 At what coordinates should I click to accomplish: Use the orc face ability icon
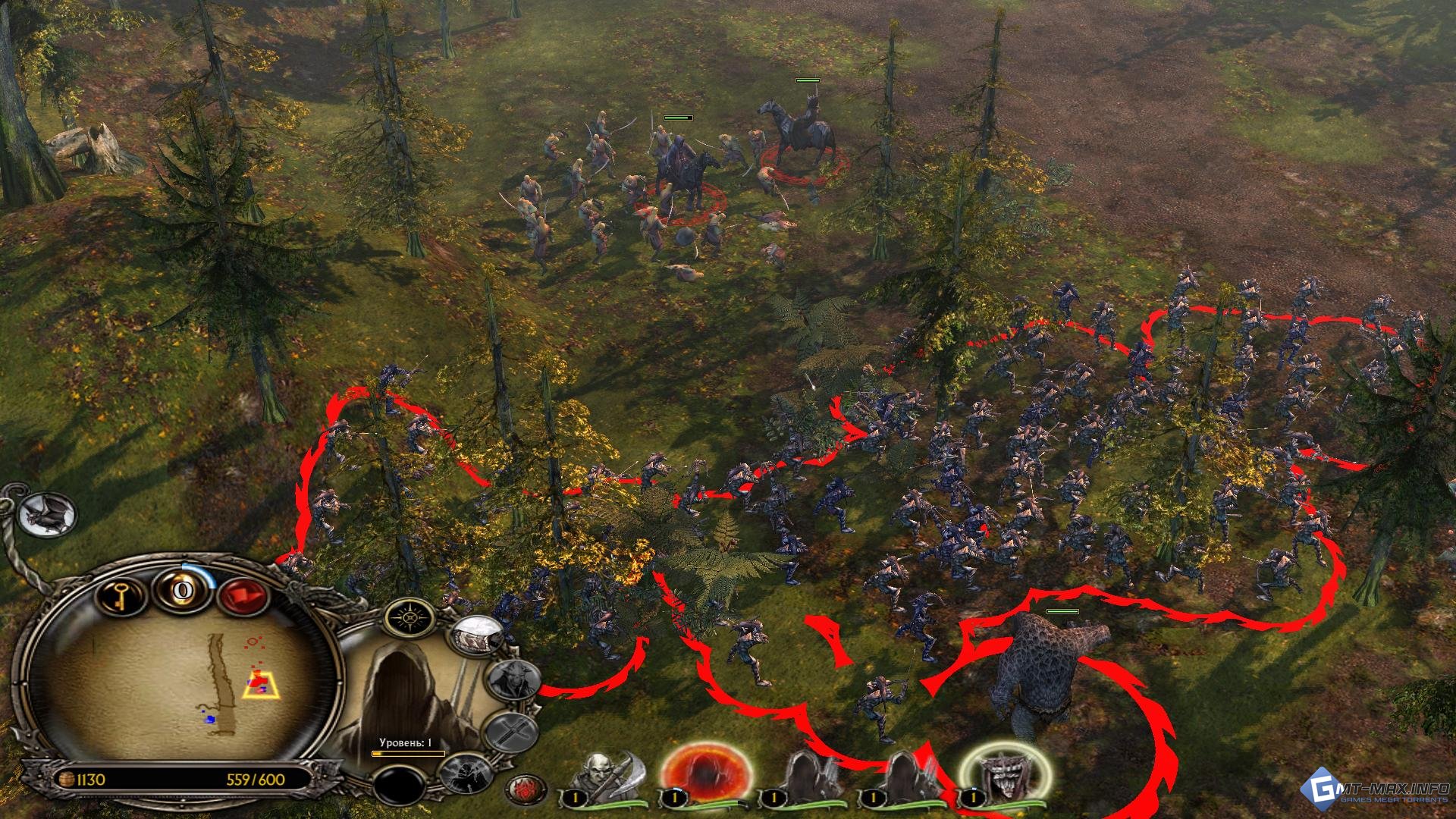(x=513, y=679)
